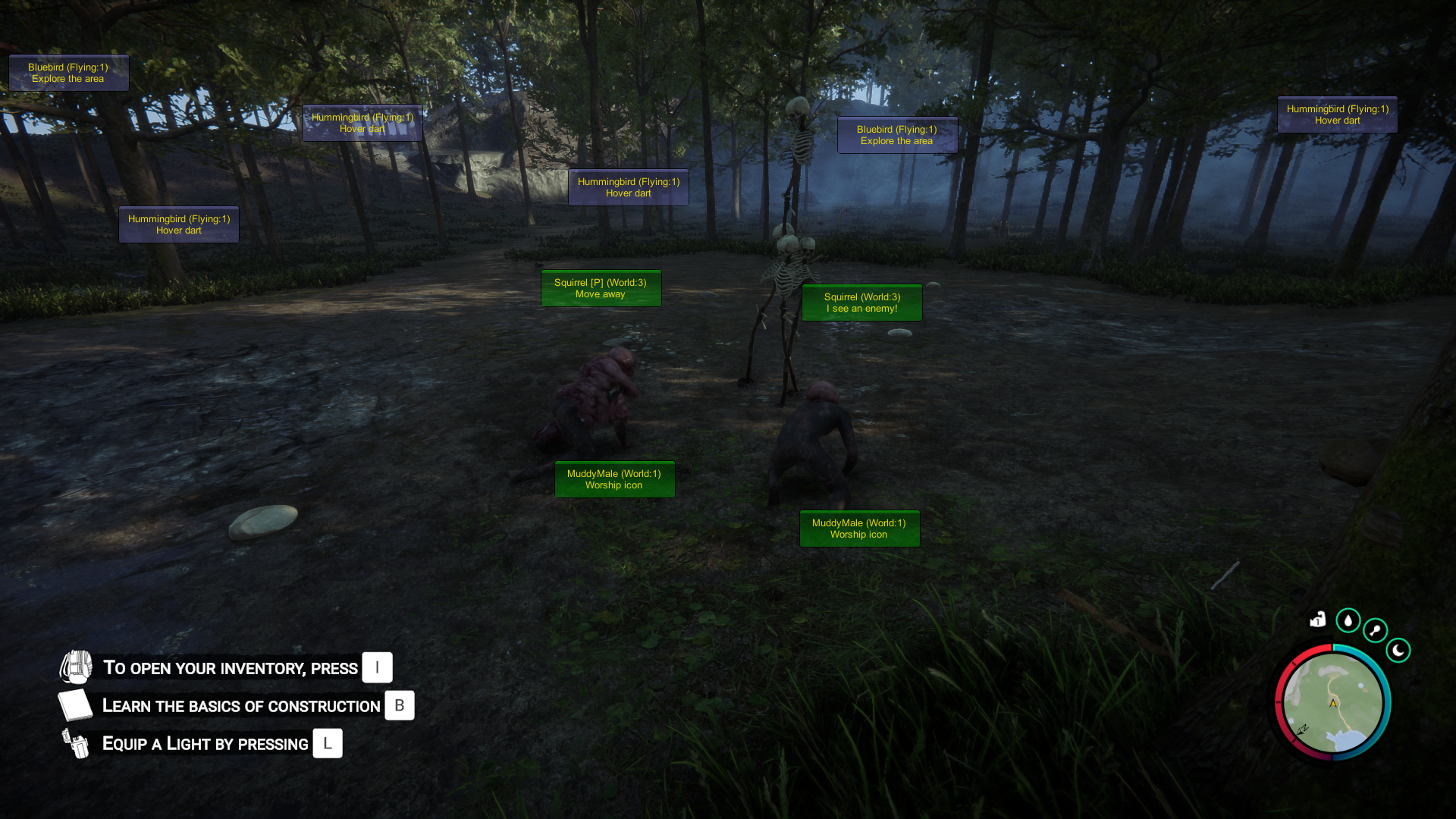
Task: Select the water drop hydration icon
Action: click(x=1348, y=620)
